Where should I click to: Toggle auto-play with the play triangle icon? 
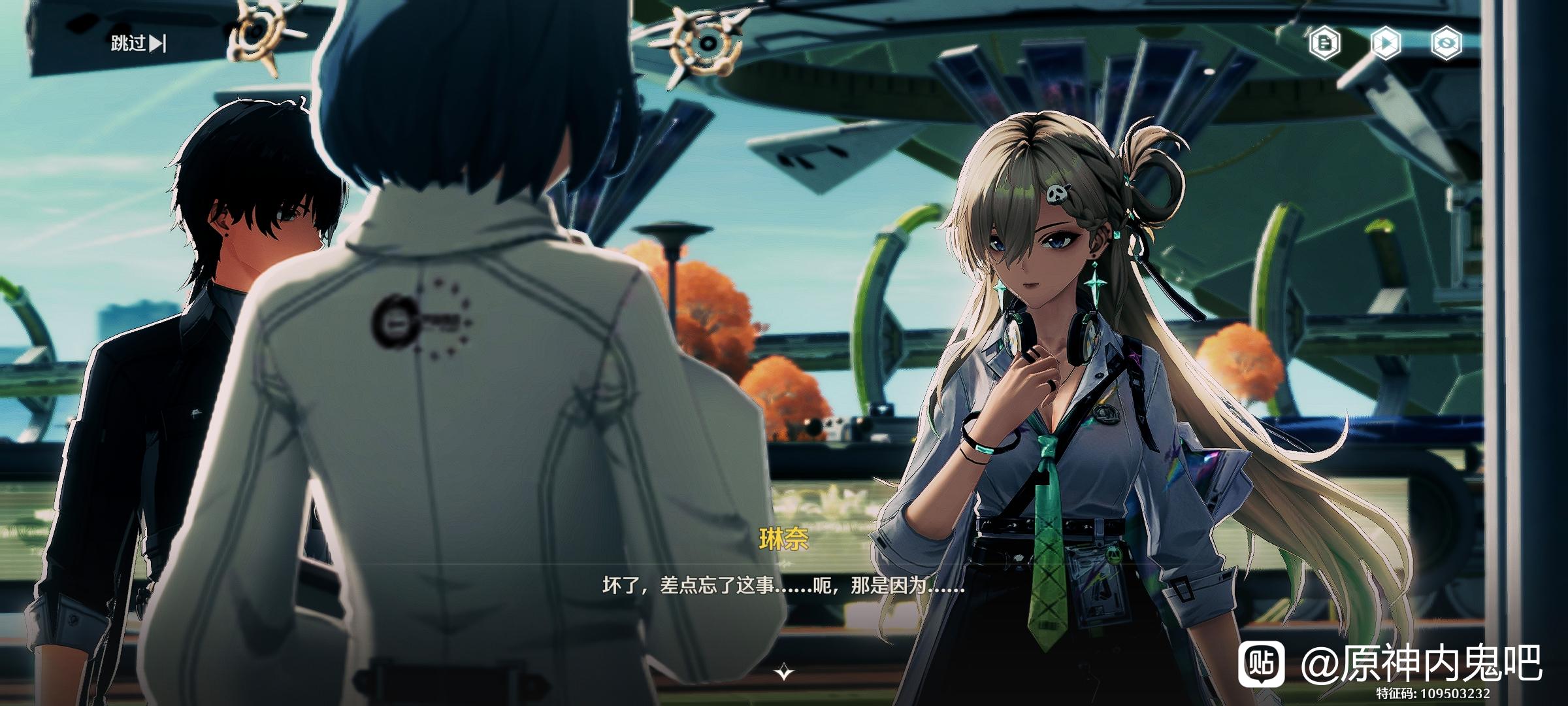(x=1385, y=44)
